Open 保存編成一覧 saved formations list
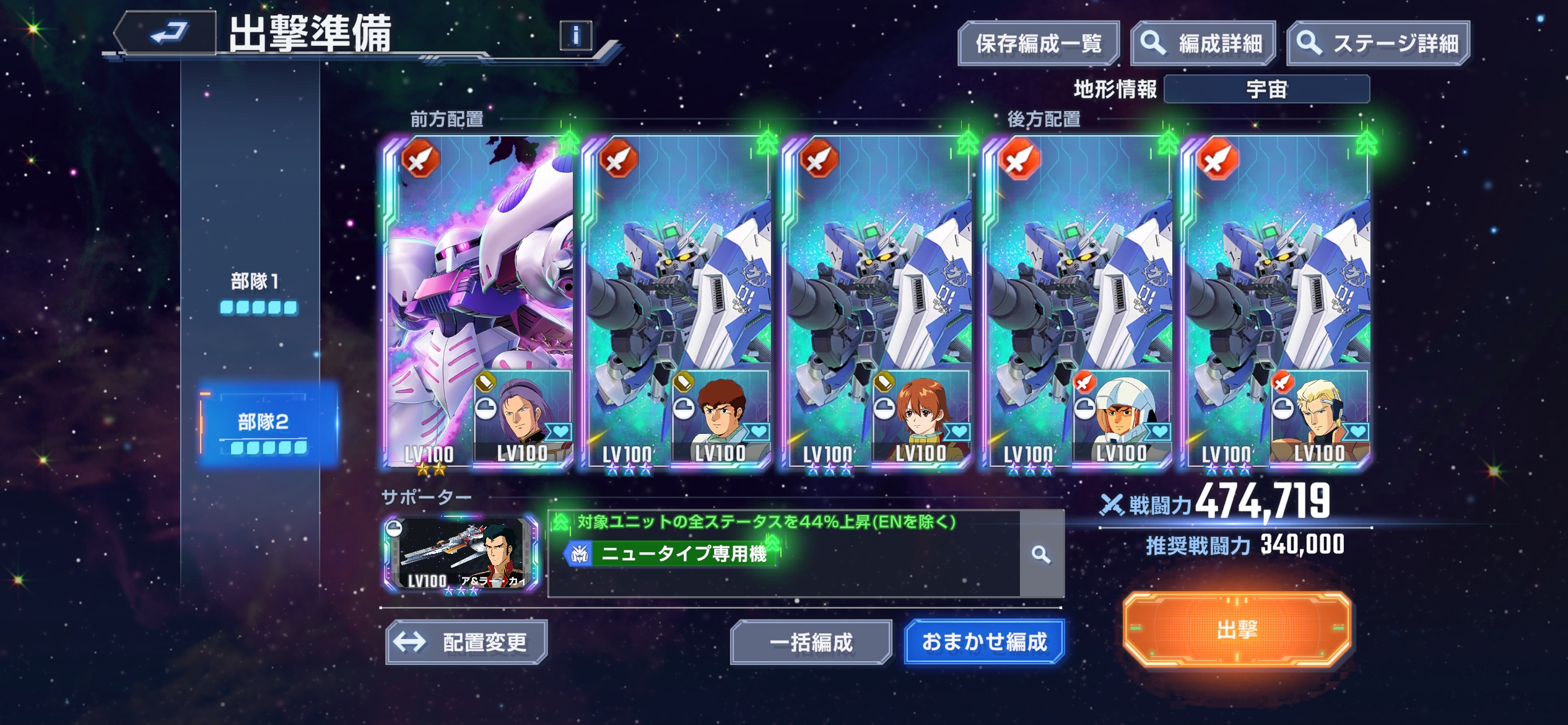The width and height of the screenshot is (1568, 725). pos(1038,43)
